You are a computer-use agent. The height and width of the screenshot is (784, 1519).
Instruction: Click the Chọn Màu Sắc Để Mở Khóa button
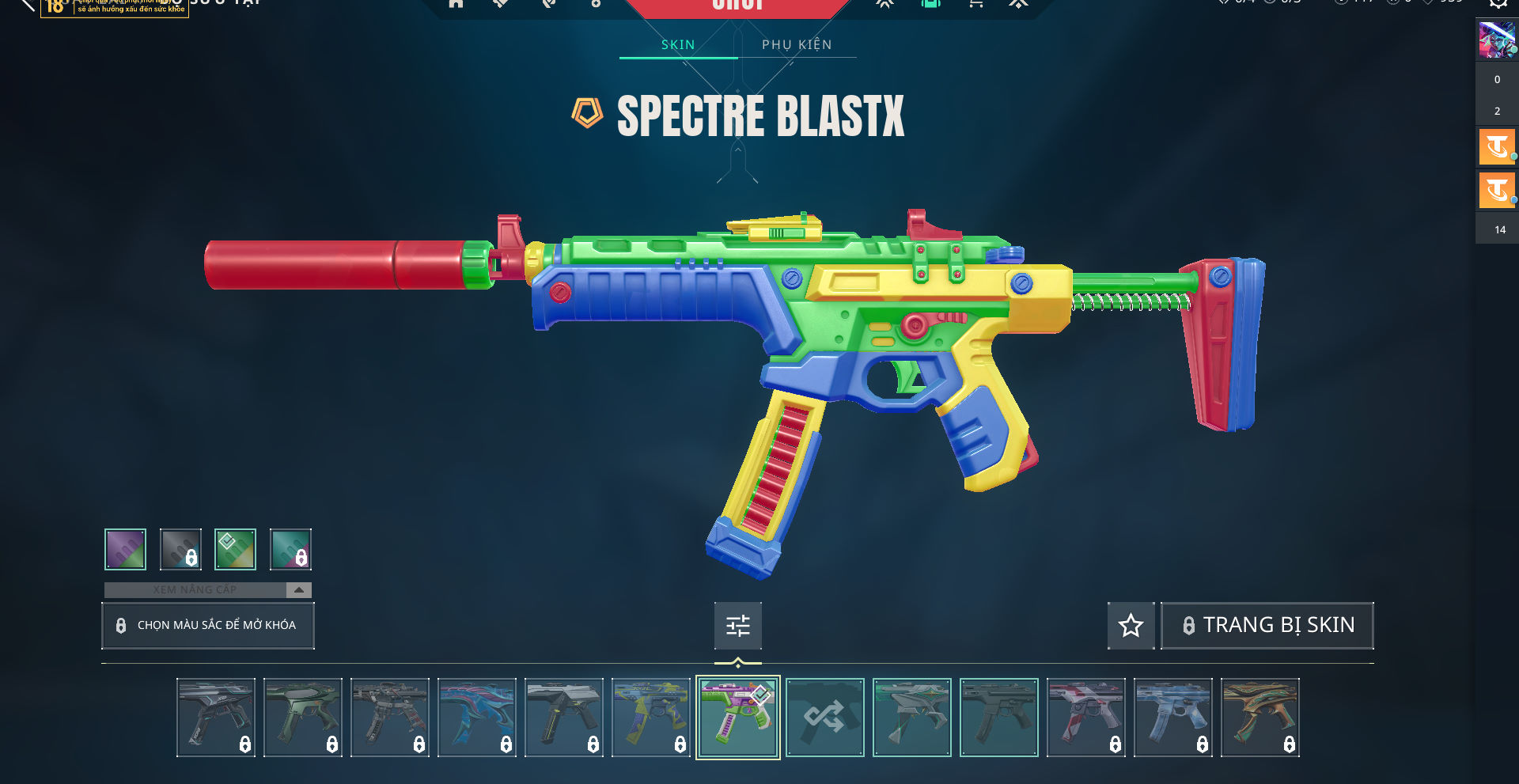(208, 626)
